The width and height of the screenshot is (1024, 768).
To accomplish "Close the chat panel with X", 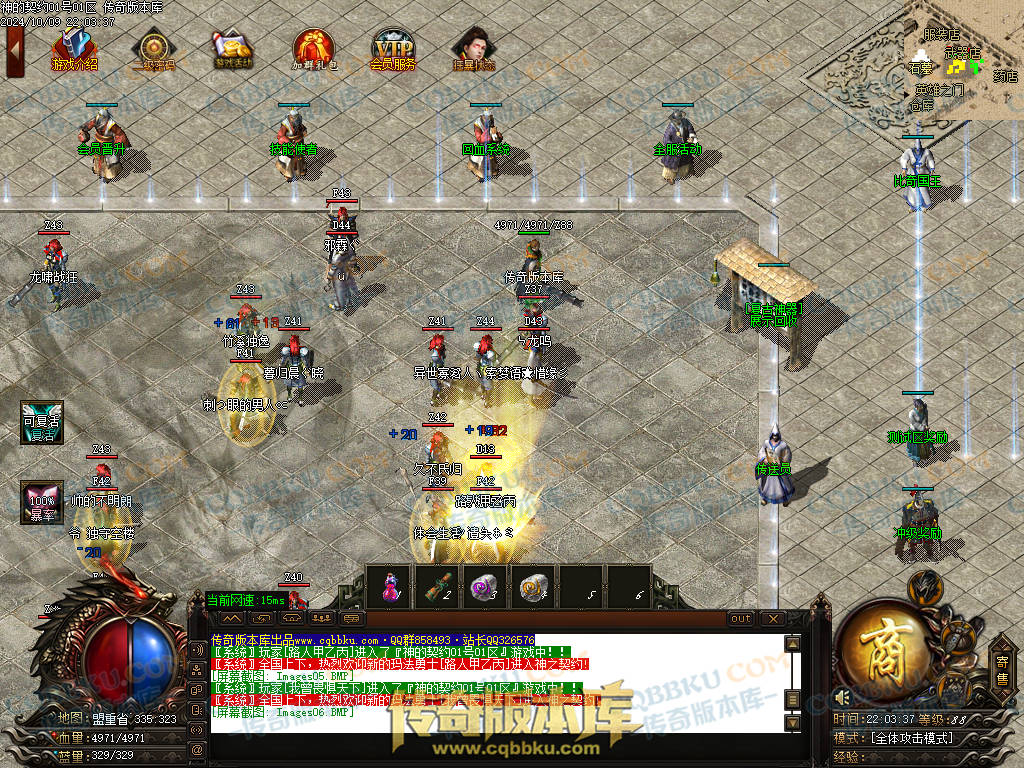I will 772,619.
